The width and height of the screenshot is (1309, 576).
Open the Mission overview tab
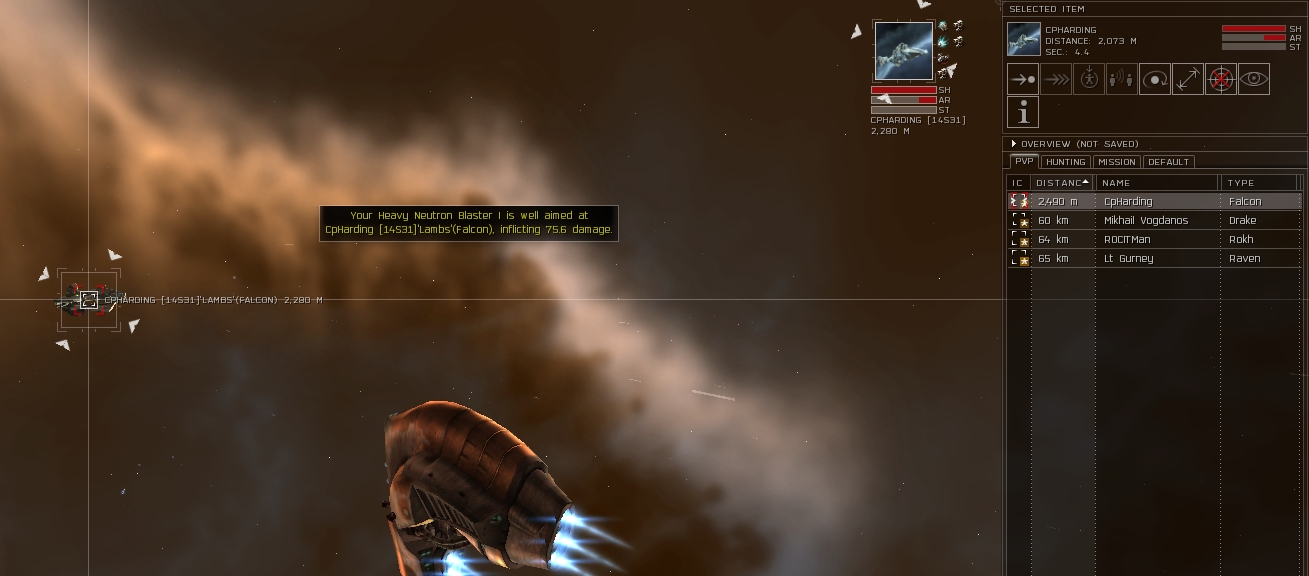(x=1116, y=162)
